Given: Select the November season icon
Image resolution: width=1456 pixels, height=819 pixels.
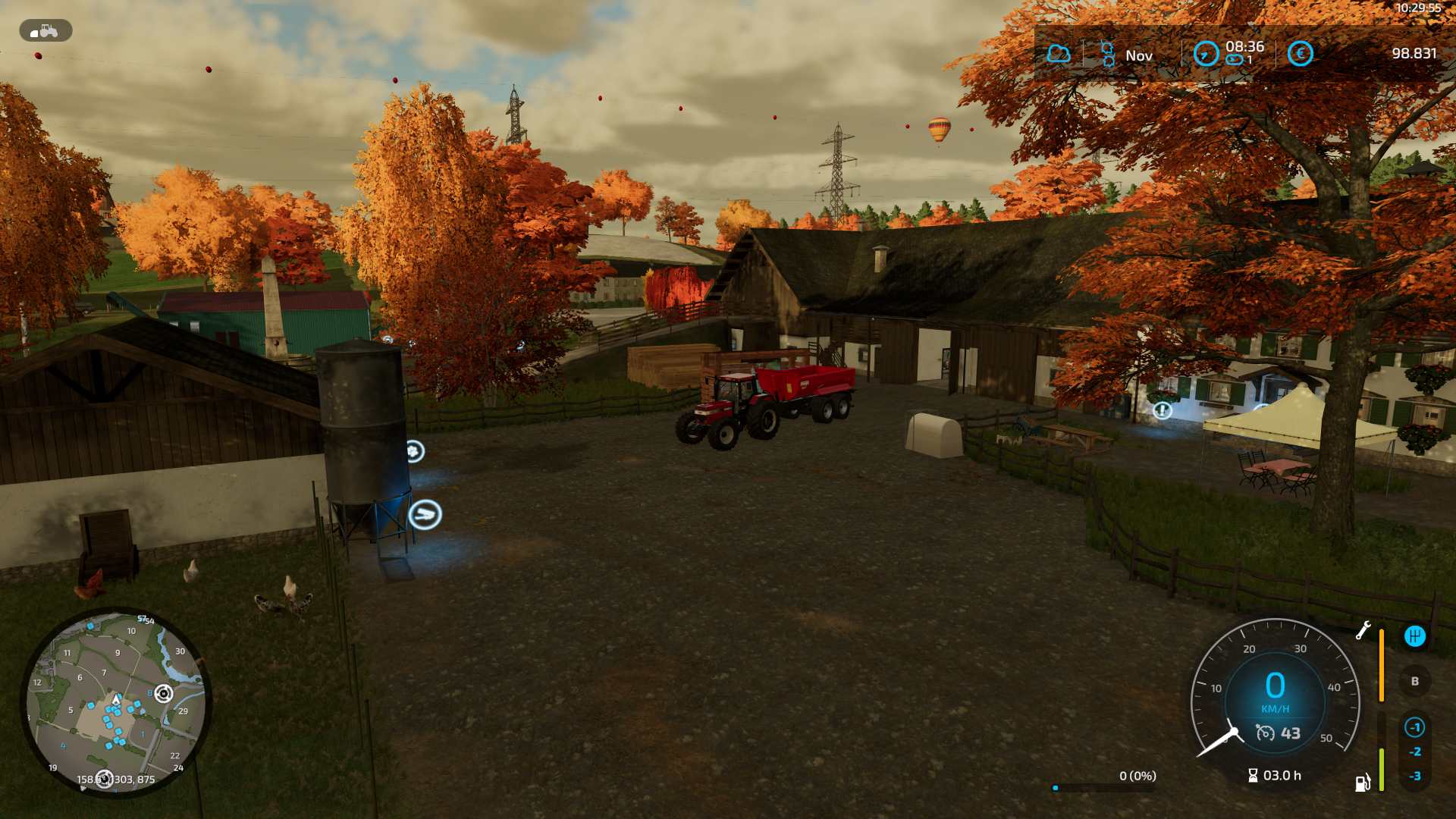Looking at the screenshot, I should [x=1107, y=54].
